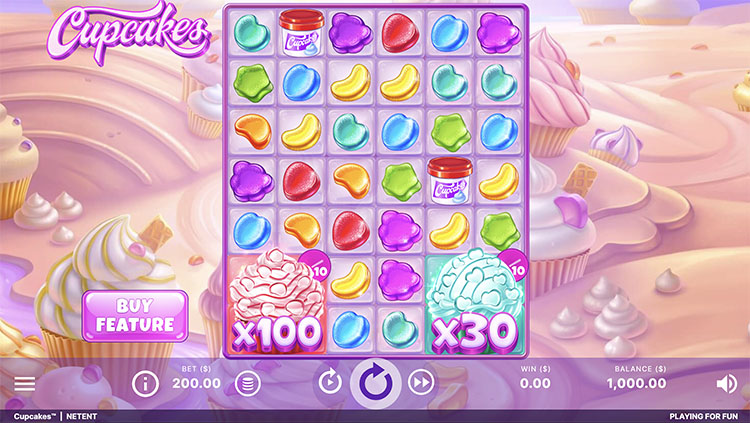Show the game info paytable
Viewport: 750px width, 423px height.
point(146,382)
